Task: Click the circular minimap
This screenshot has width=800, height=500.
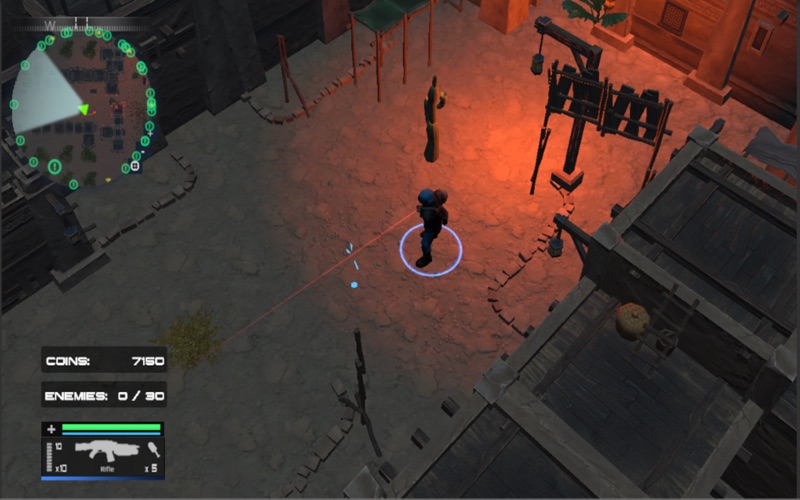Action: click(84, 107)
